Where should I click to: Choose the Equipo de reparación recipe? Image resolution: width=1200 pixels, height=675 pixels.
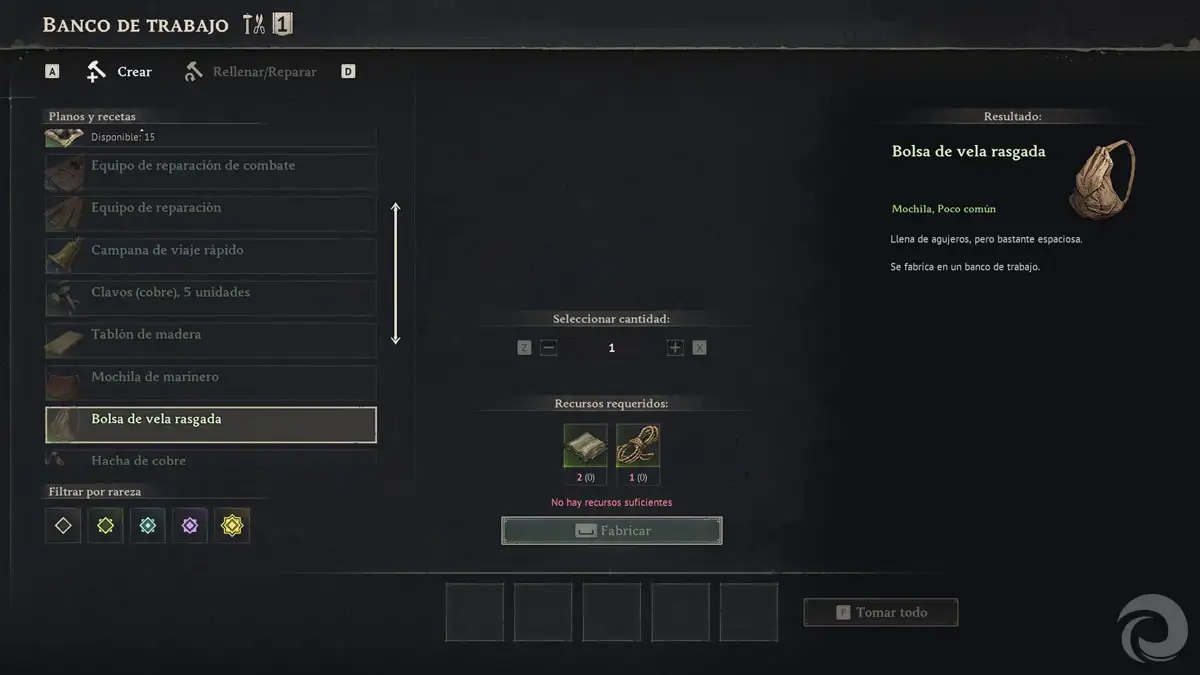(x=211, y=211)
